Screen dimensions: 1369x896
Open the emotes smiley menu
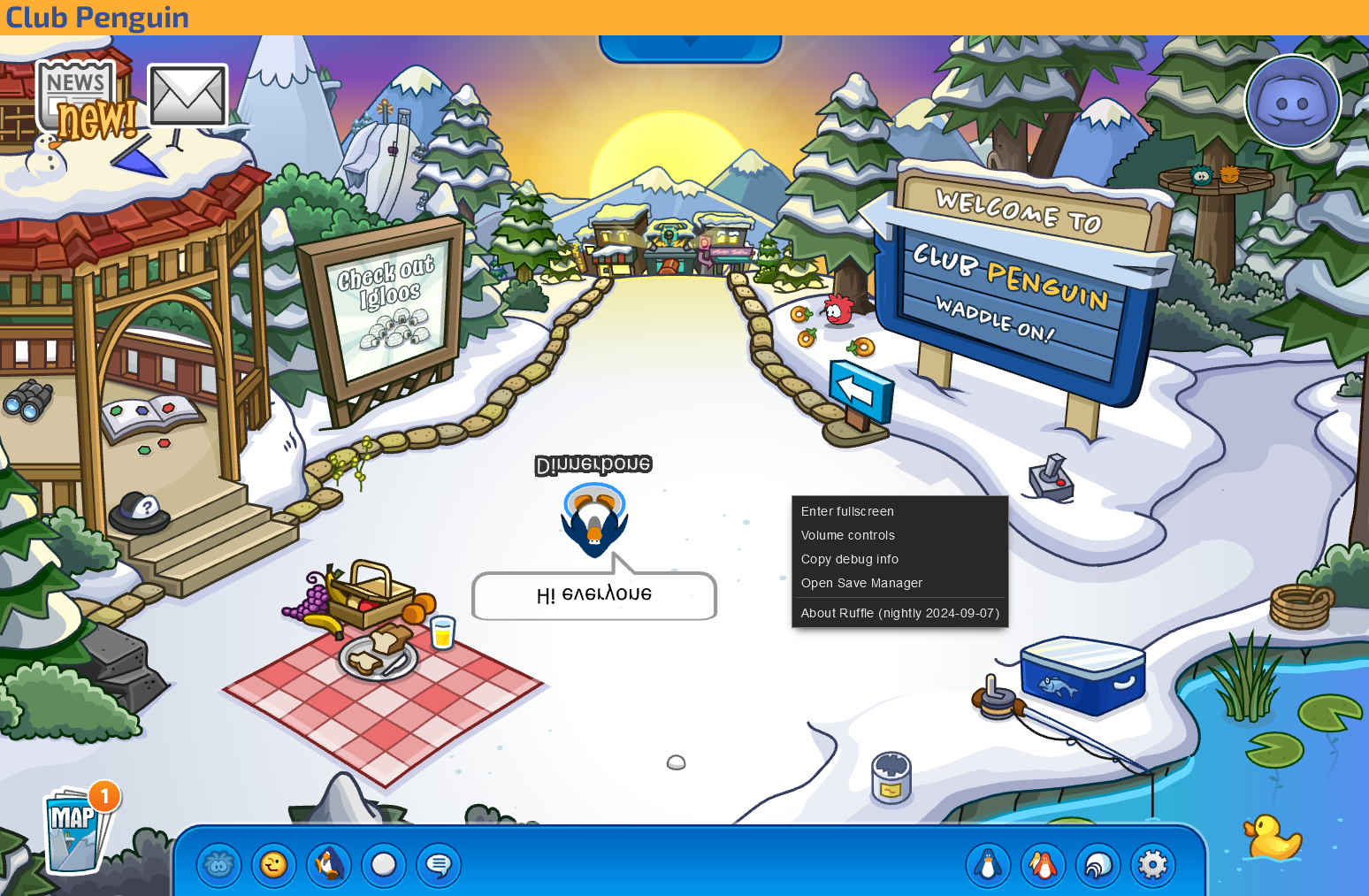click(x=273, y=865)
